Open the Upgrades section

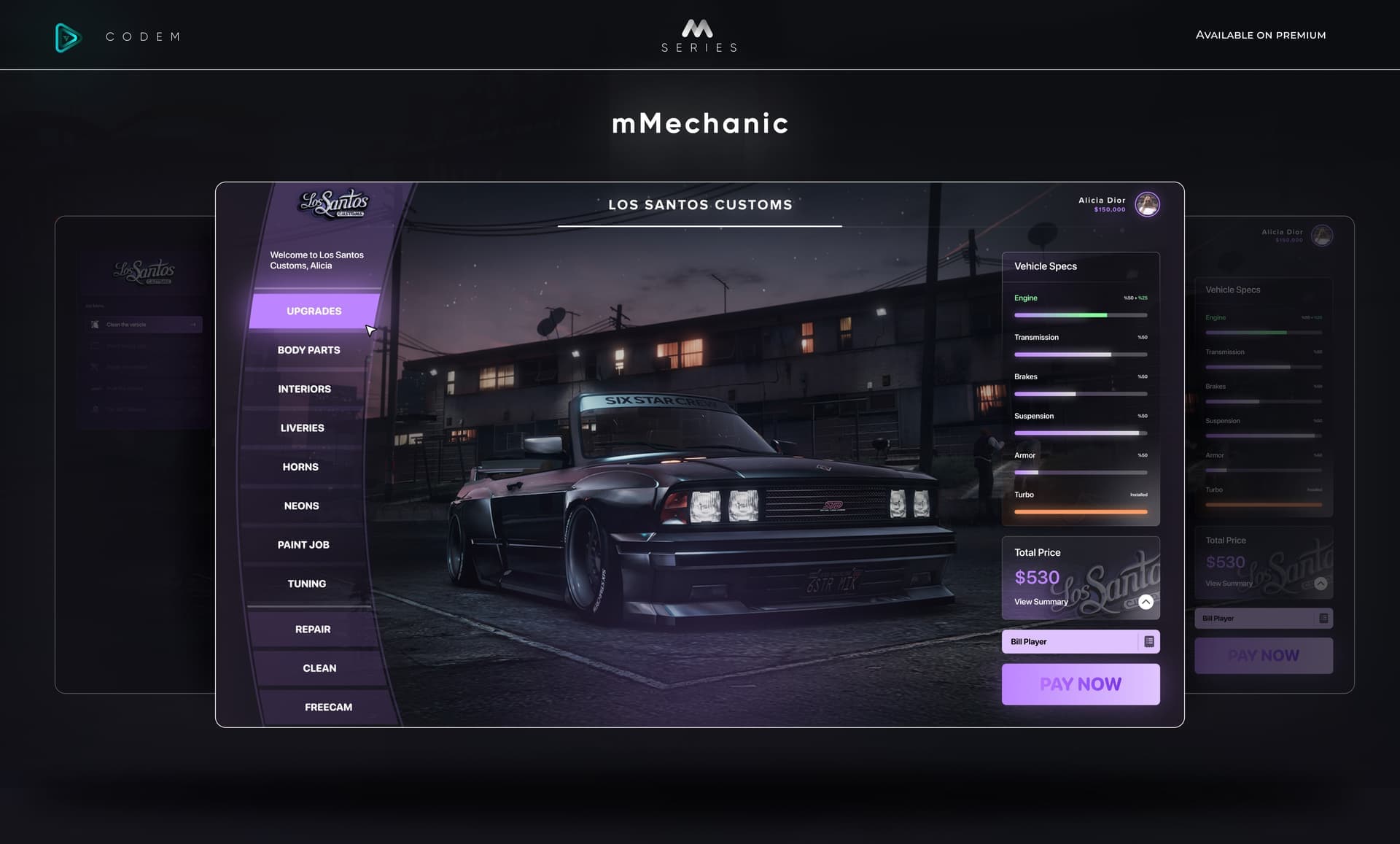pos(313,311)
